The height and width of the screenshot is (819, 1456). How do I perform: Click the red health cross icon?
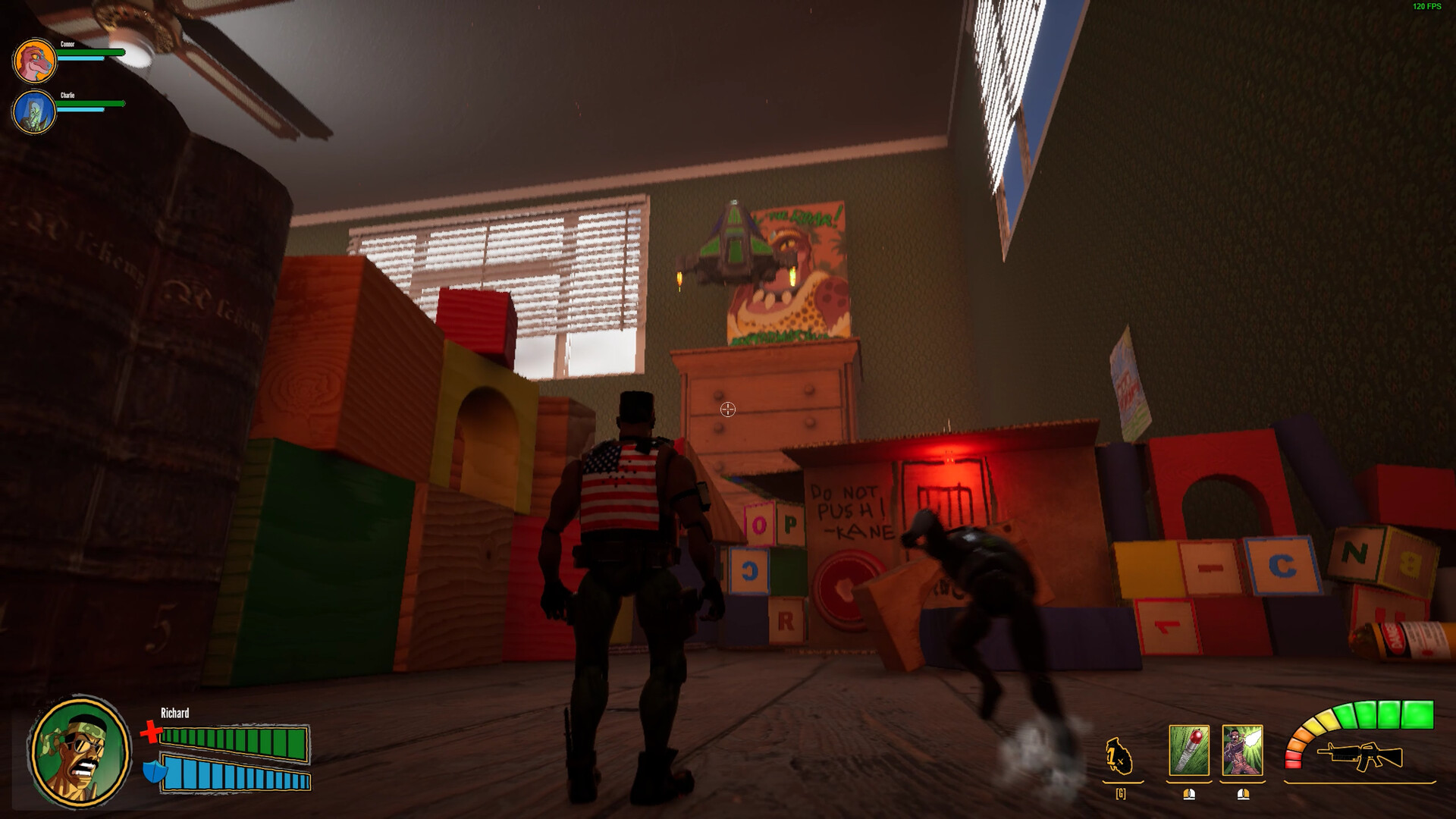(x=152, y=733)
